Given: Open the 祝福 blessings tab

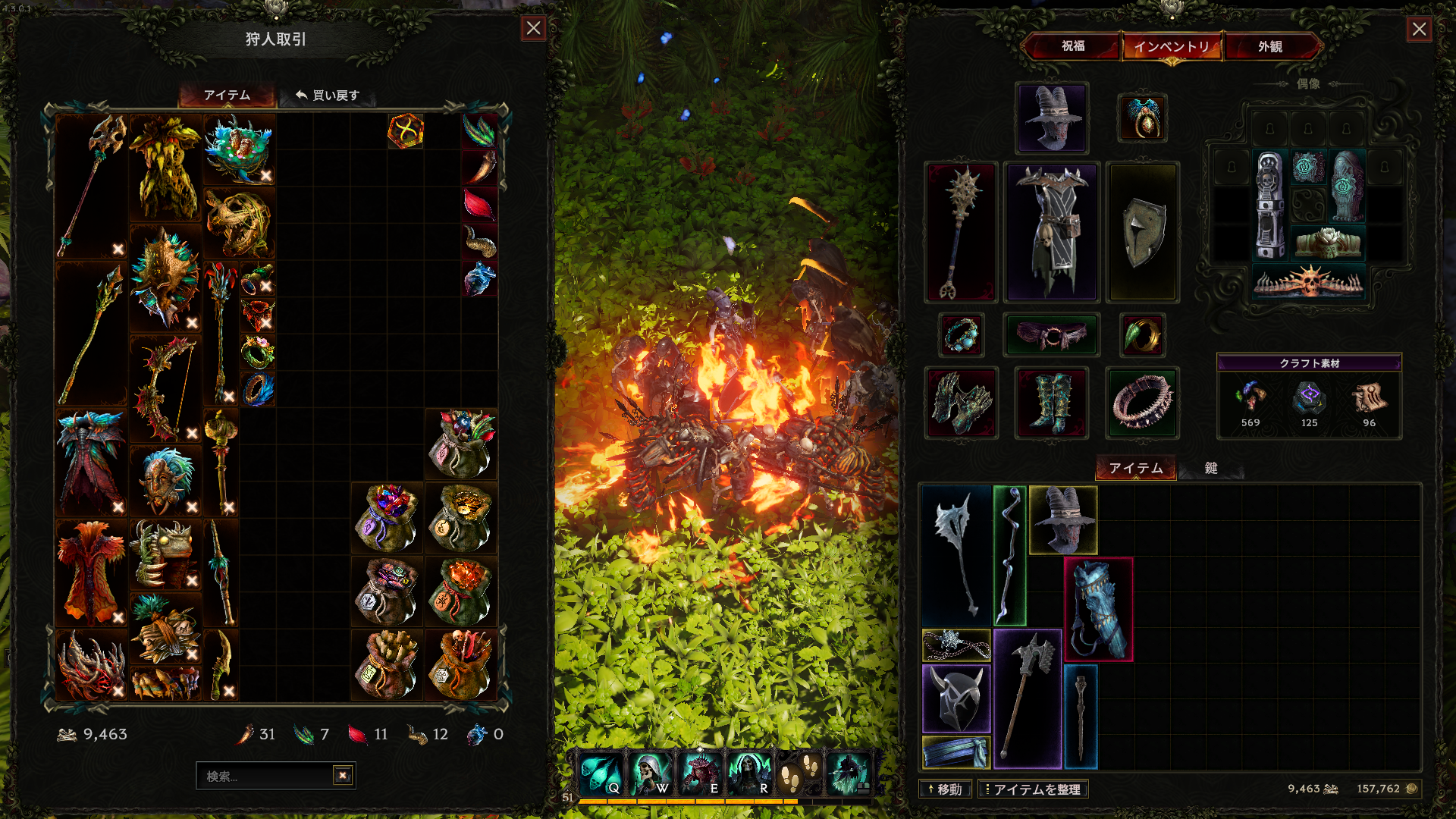Looking at the screenshot, I should coord(1072,46).
